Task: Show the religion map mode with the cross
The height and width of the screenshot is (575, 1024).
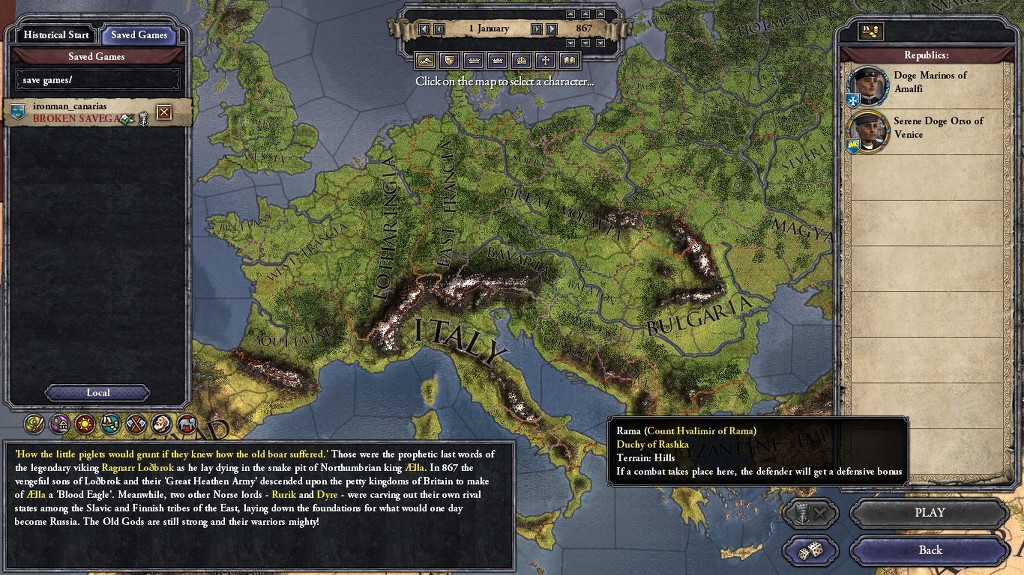Action: 546,60
